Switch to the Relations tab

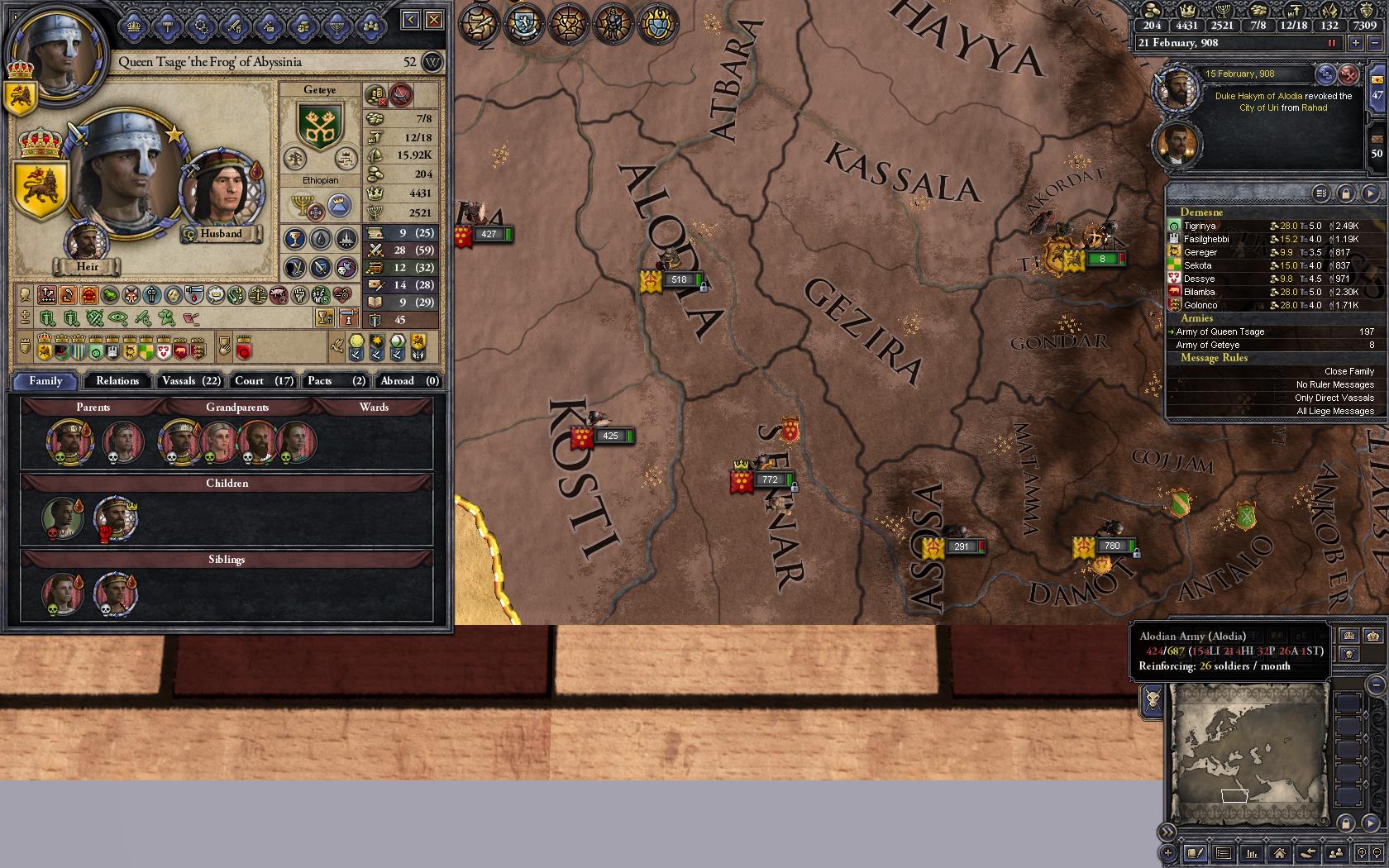[x=117, y=381]
